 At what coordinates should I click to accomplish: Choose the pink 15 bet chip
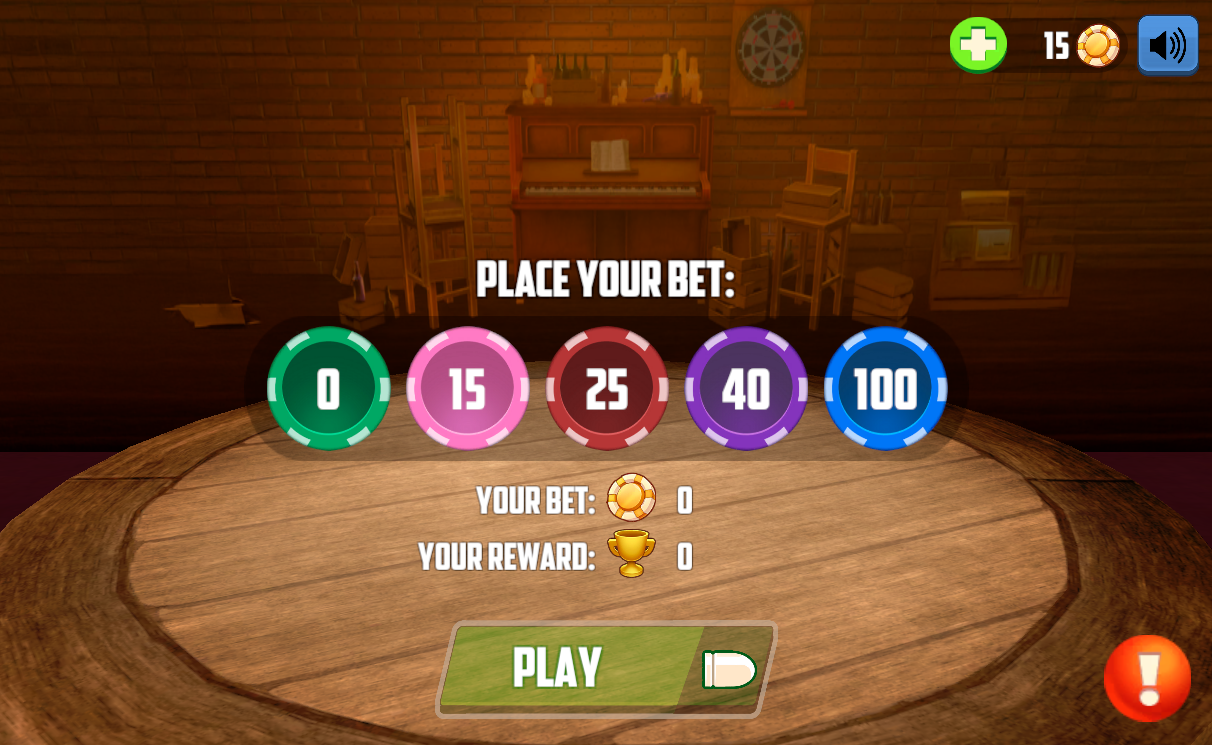(x=467, y=388)
